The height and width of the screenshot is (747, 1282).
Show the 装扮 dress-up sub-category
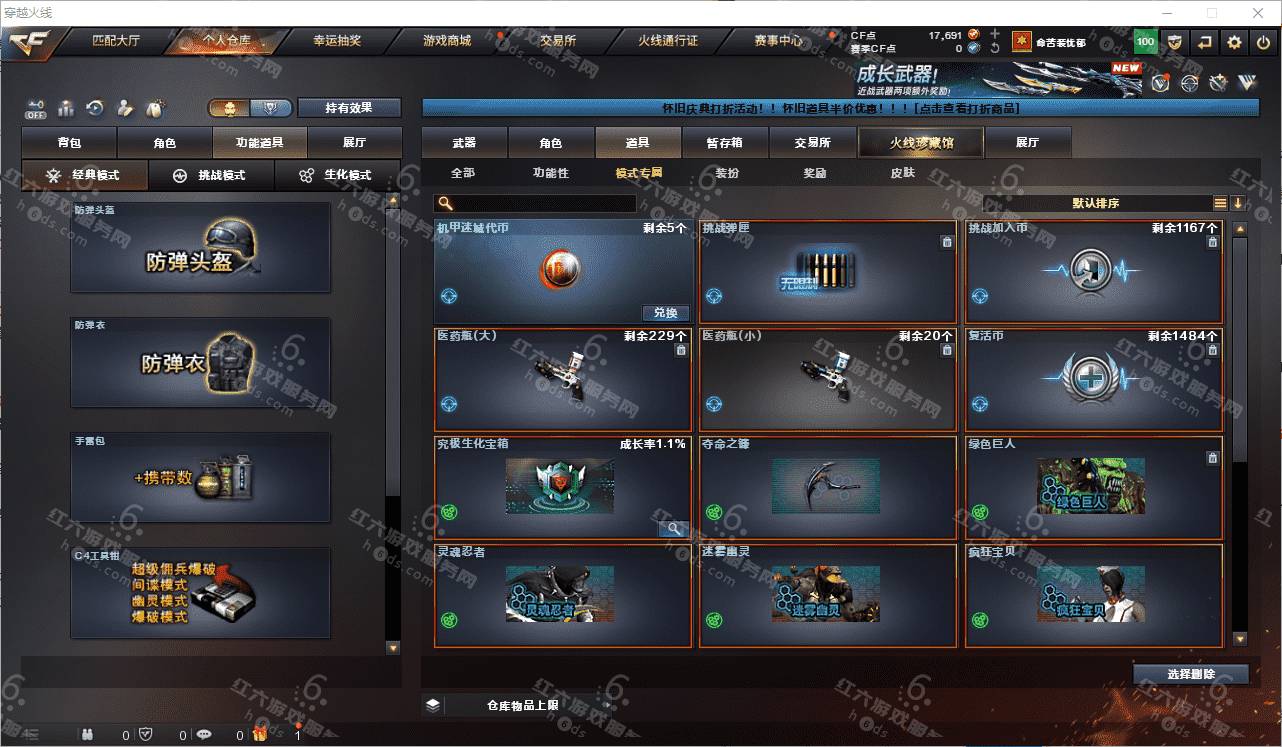pos(727,173)
